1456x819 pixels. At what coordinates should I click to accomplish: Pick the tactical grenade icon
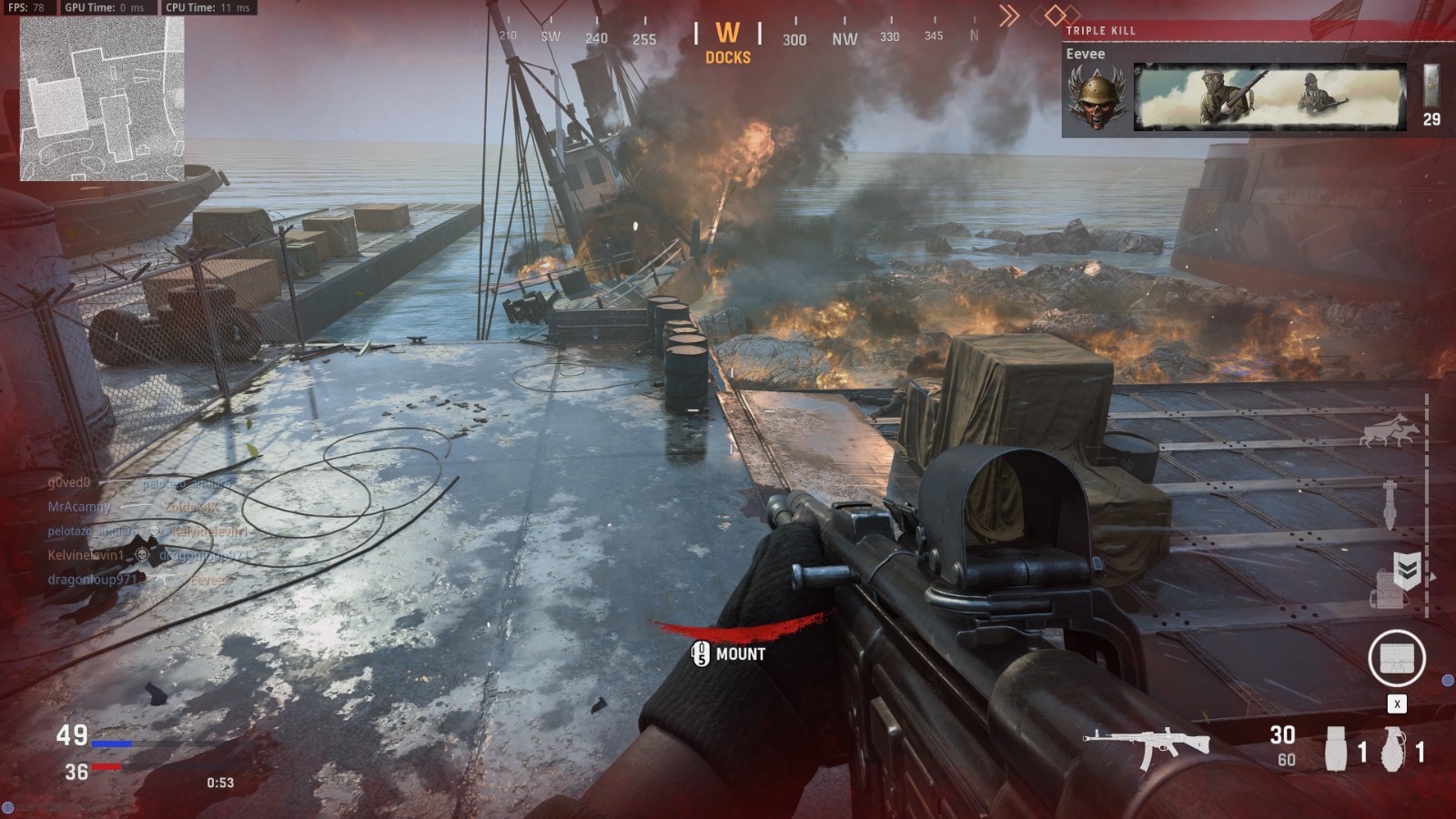click(x=1335, y=749)
